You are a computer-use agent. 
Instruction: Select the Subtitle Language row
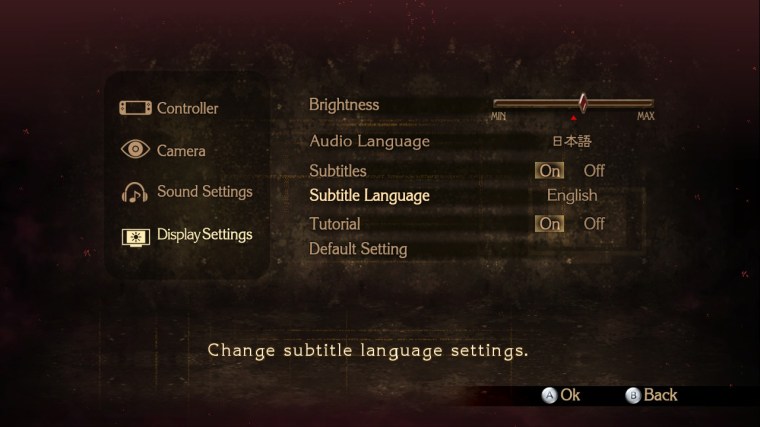click(x=369, y=196)
